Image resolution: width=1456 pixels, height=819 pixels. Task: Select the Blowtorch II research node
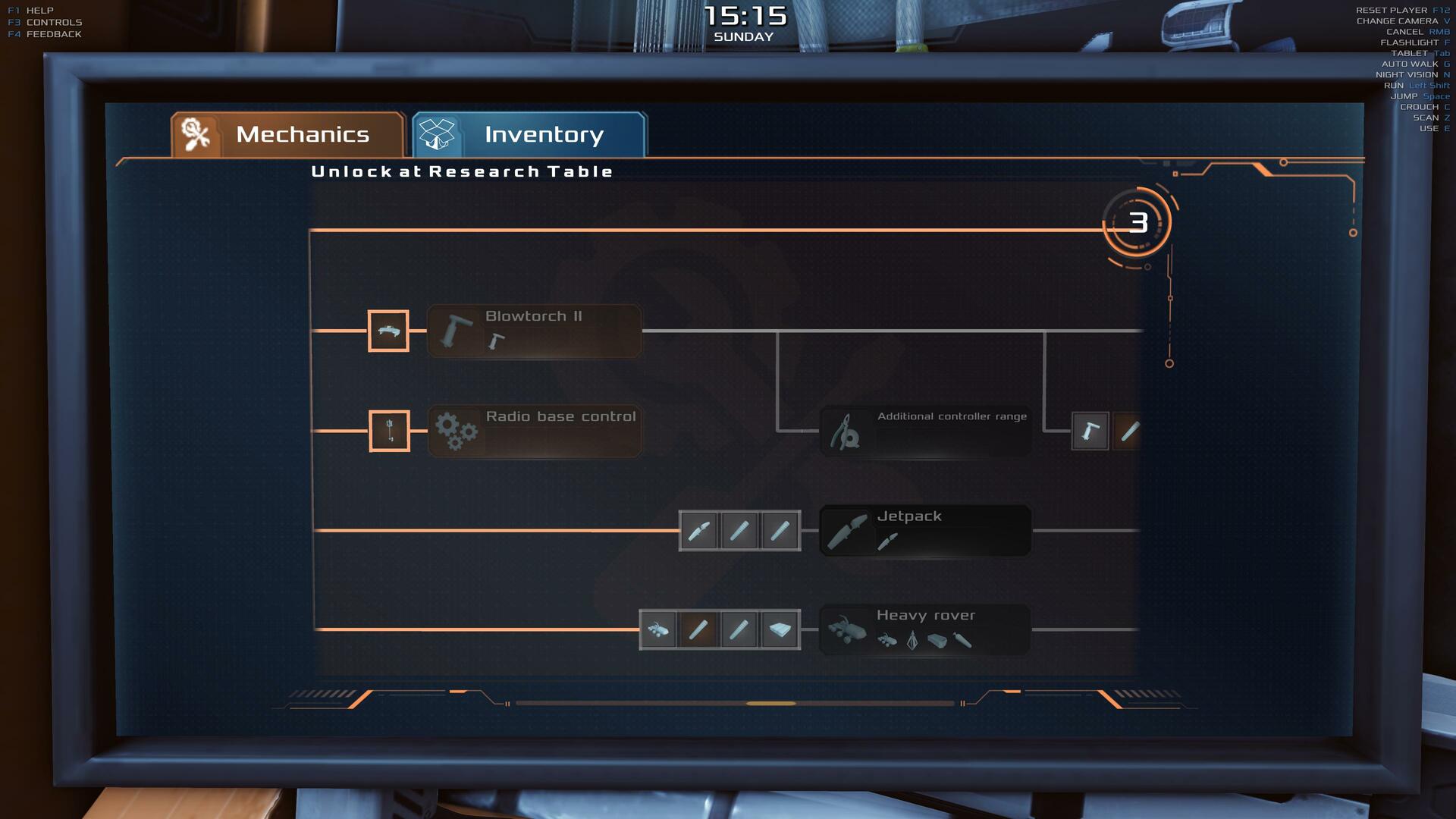click(x=535, y=331)
